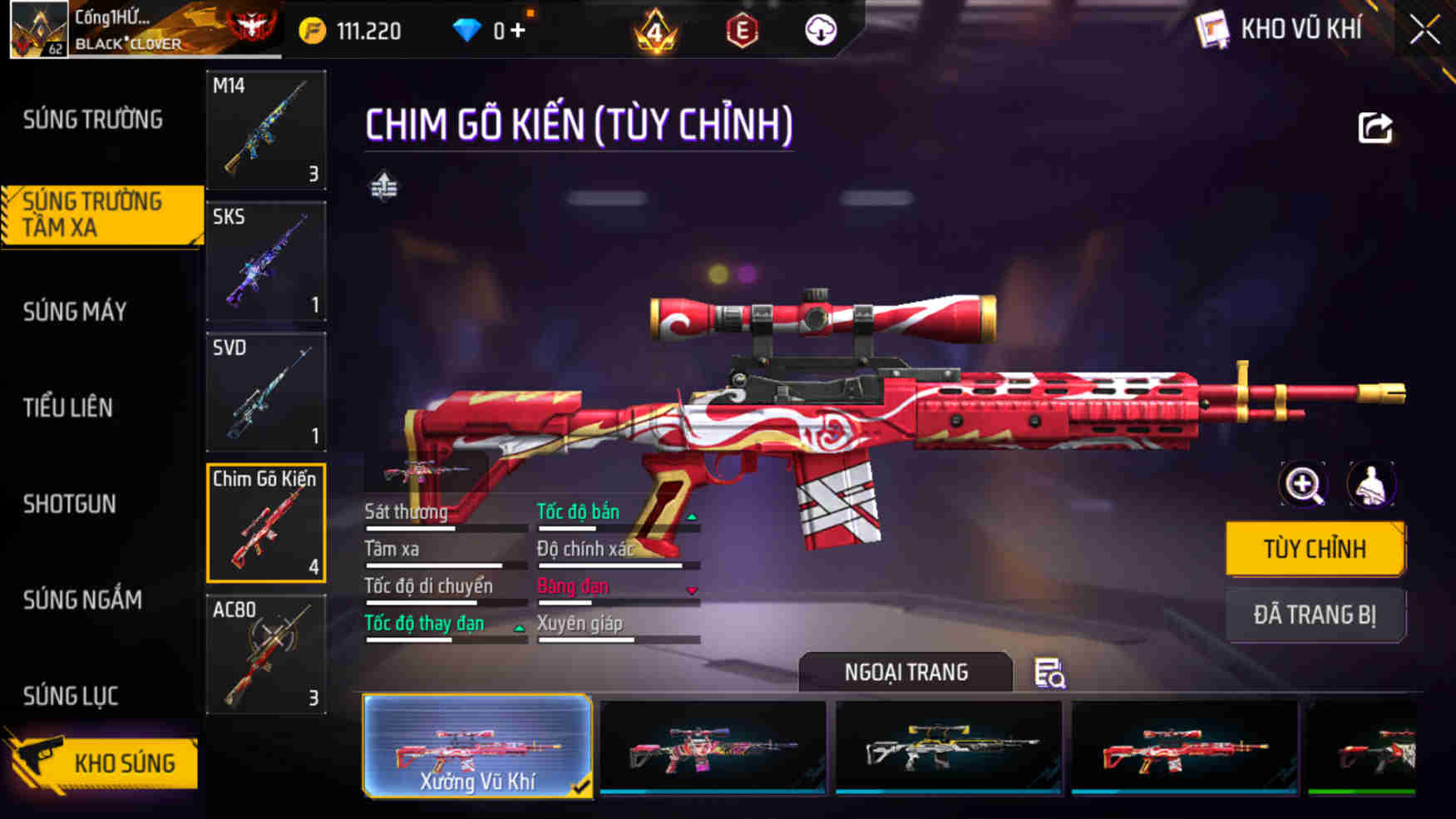
Task: Select the SHOTGUN weapon category
Action: (x=71, y=504)
